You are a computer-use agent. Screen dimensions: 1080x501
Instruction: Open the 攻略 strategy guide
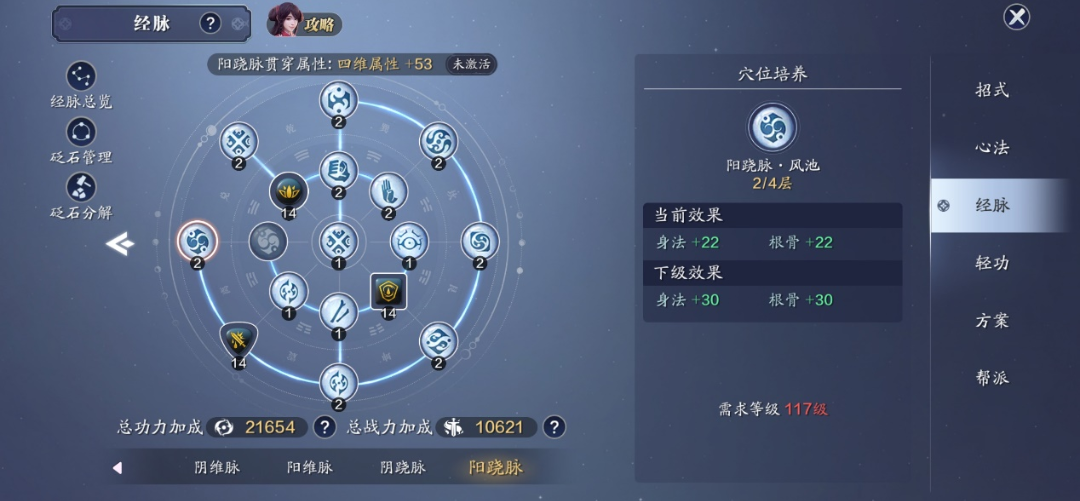point(305,22)
